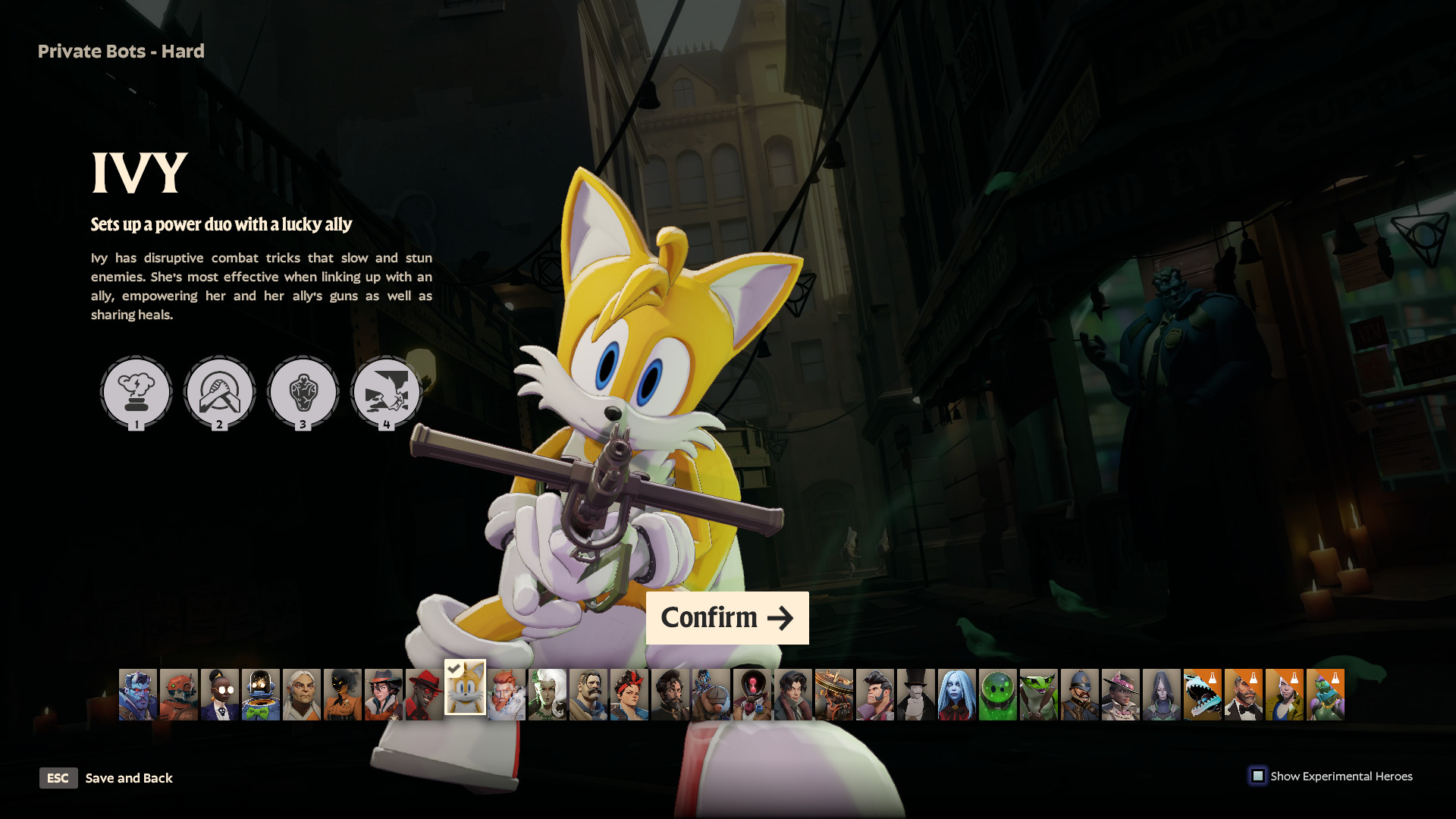
Task: Confirm the hero selection
Action: tap(726, 617)
